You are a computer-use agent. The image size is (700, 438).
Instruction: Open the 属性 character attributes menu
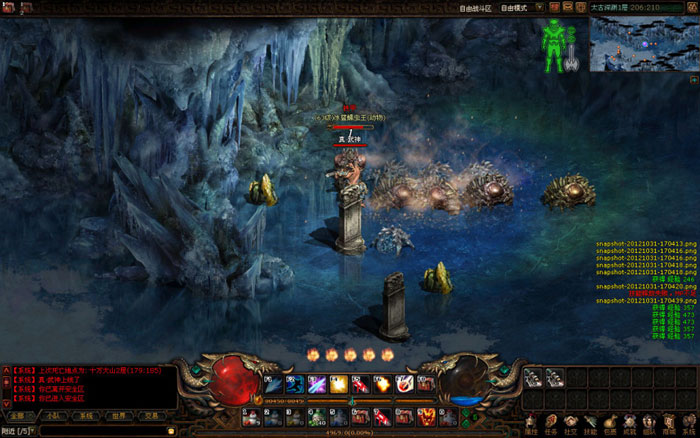pos(529,425)
